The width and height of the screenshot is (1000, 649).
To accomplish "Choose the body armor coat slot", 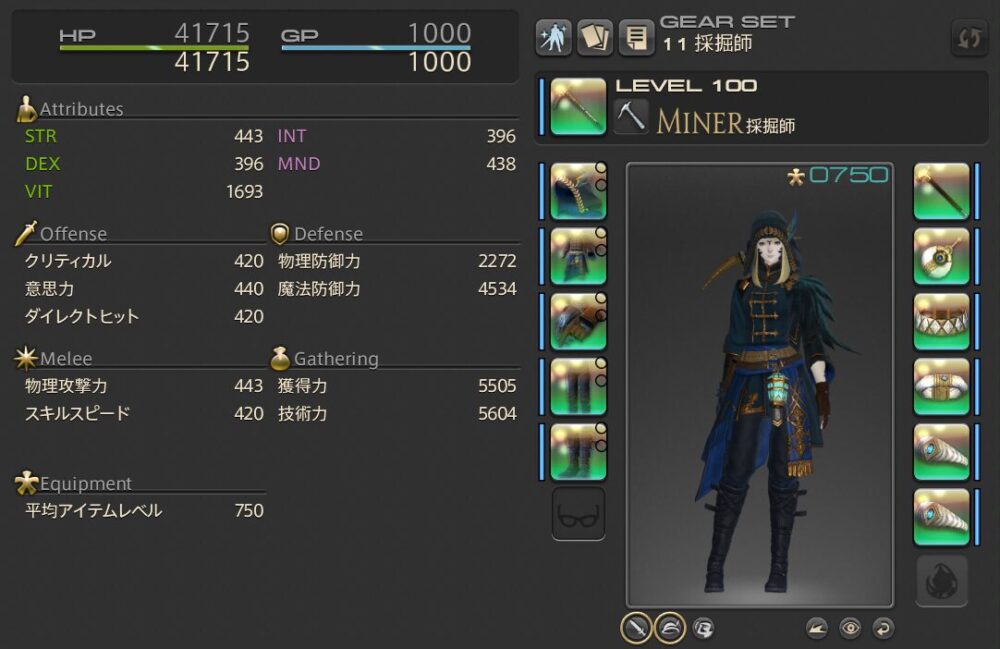I will [578, 256].
